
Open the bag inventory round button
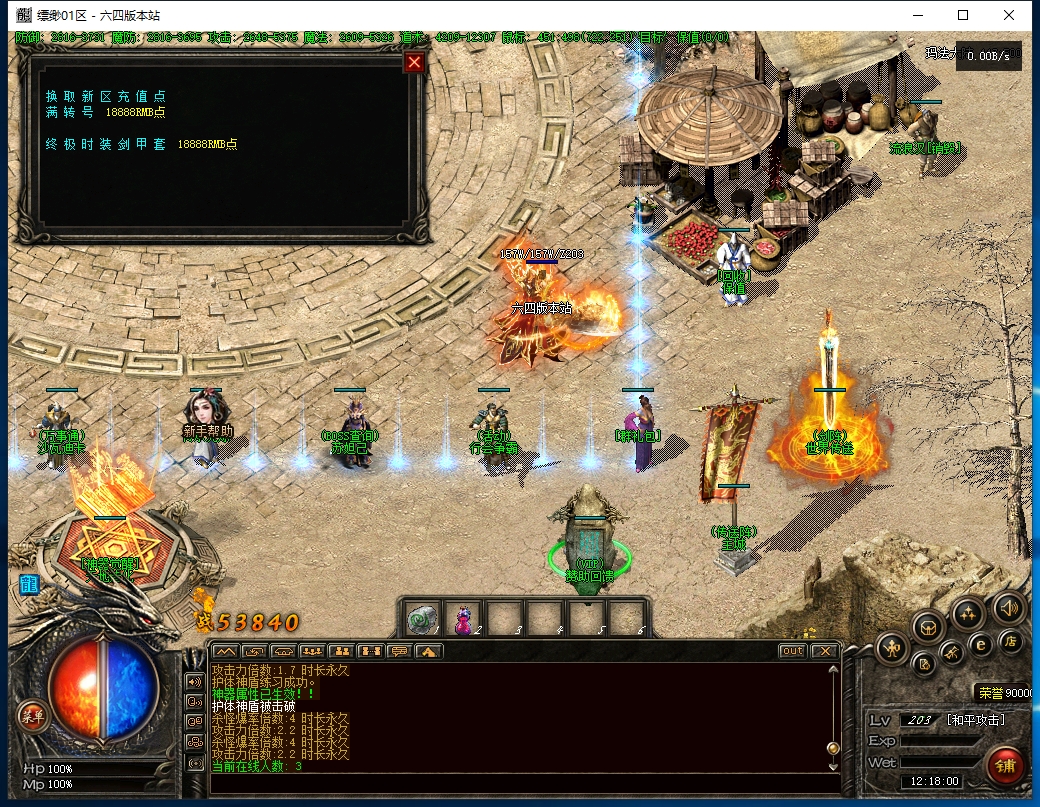click(929, 628)
